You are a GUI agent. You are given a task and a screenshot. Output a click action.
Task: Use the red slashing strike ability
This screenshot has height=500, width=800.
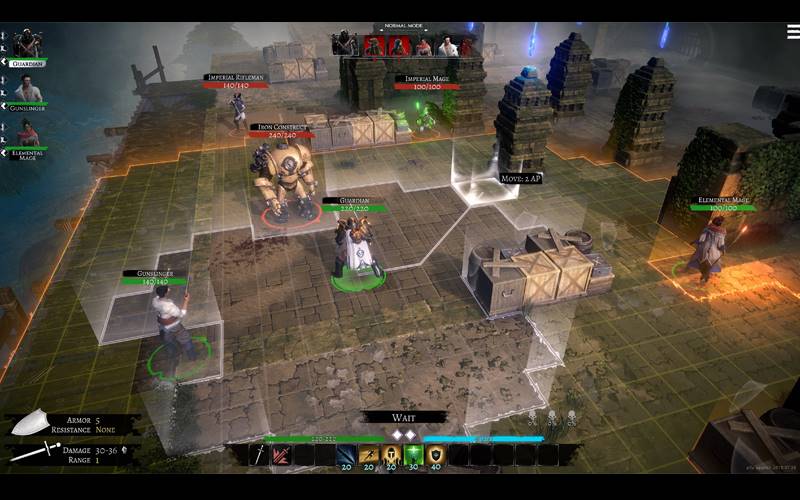281,455
